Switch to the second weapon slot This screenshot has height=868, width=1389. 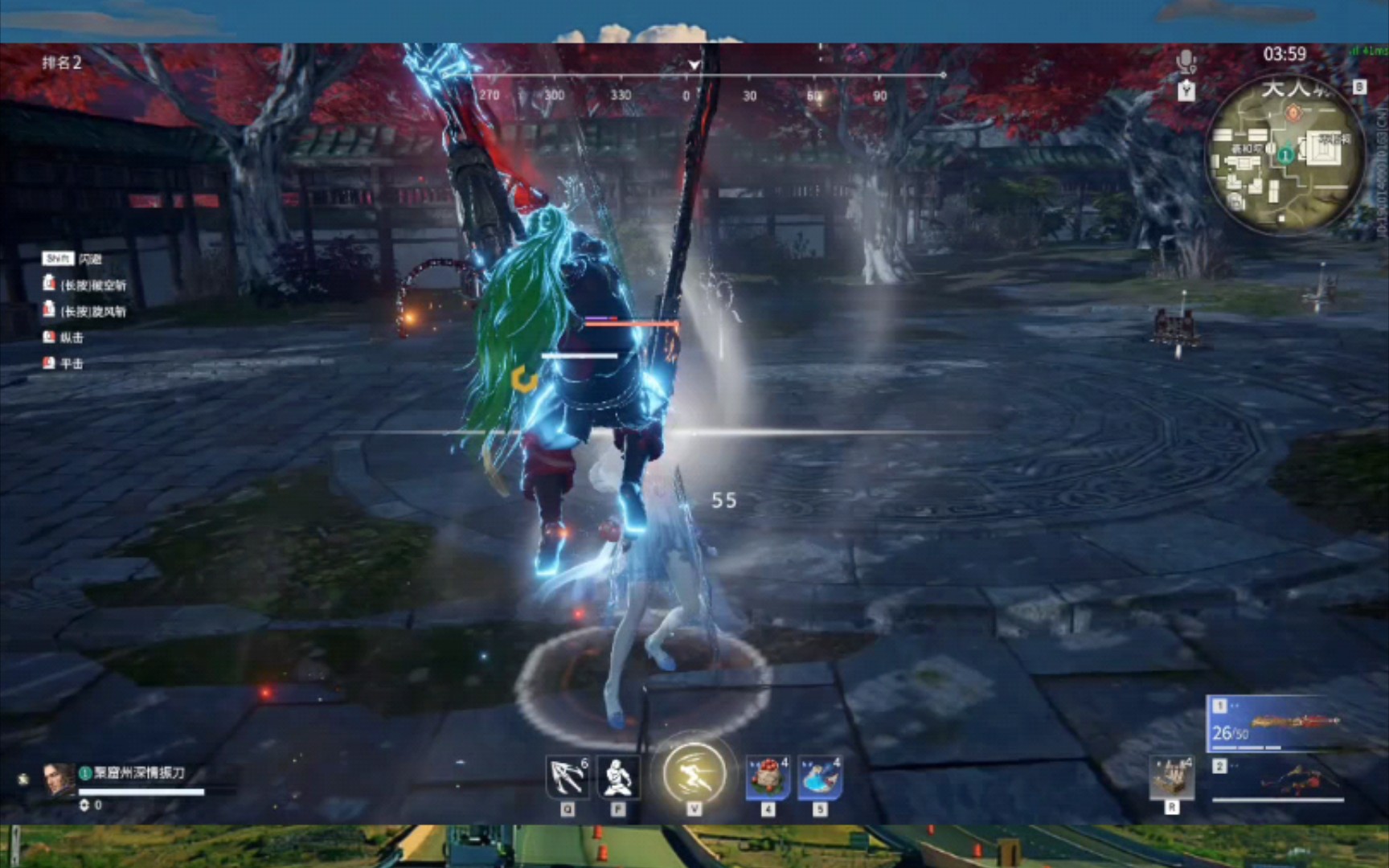click(x=1277, y=780)
